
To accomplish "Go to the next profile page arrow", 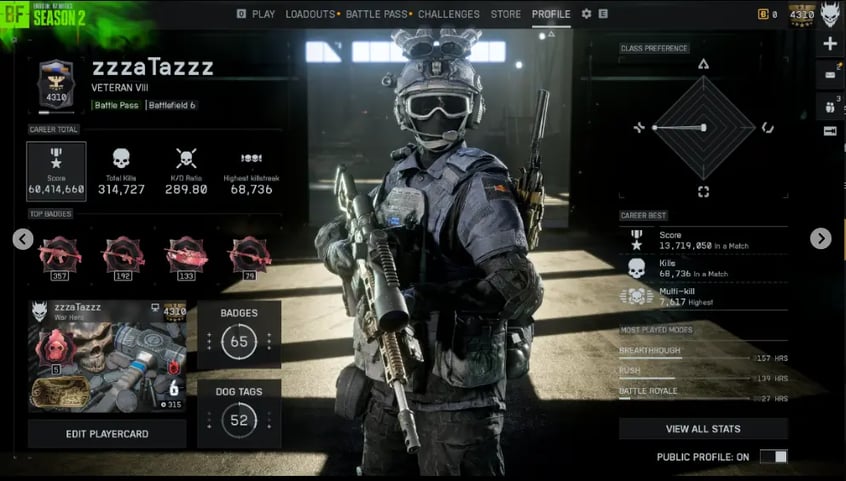I will click(820, 239).
